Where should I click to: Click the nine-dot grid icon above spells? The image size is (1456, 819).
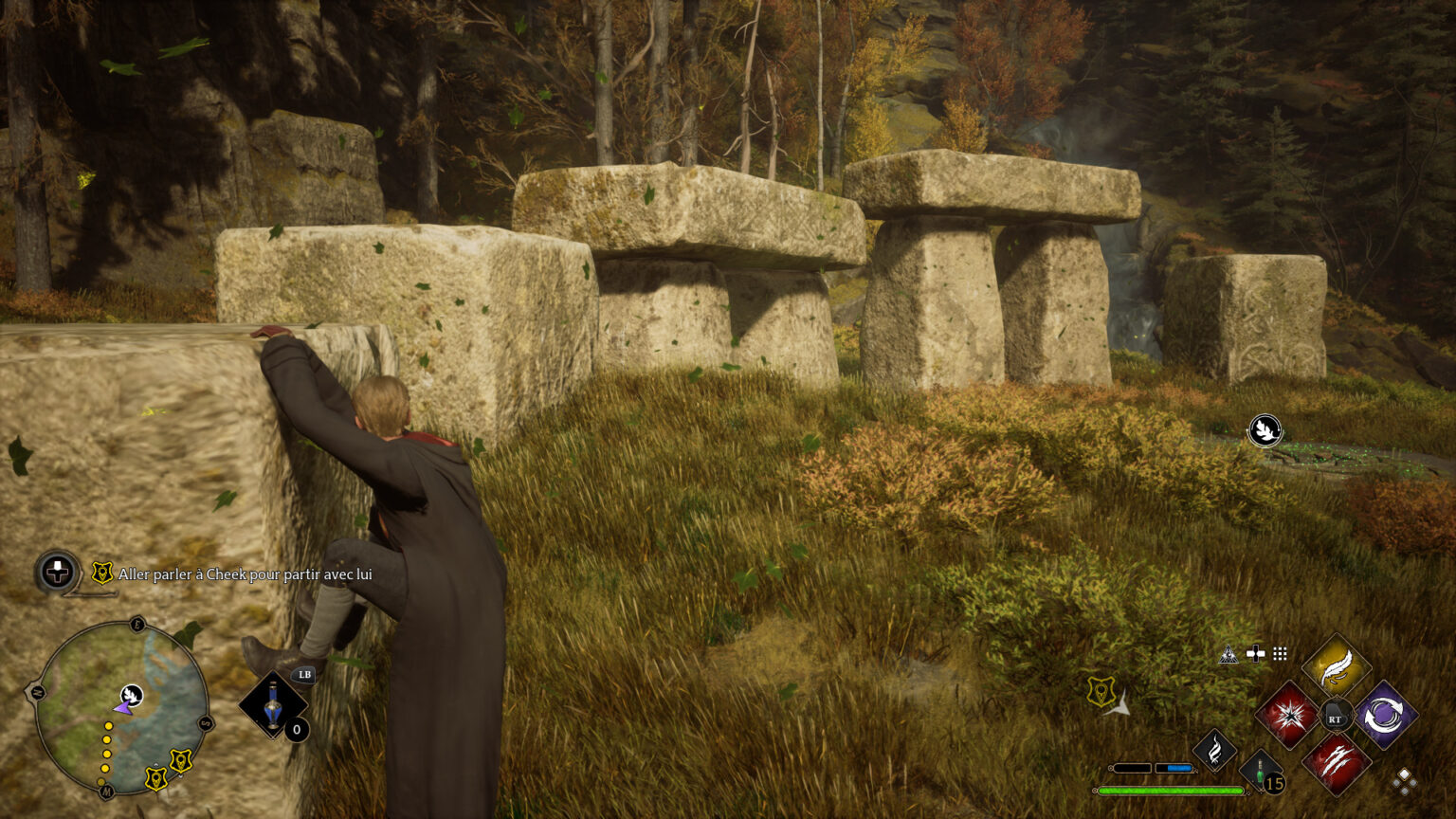tap(1281, 653)
